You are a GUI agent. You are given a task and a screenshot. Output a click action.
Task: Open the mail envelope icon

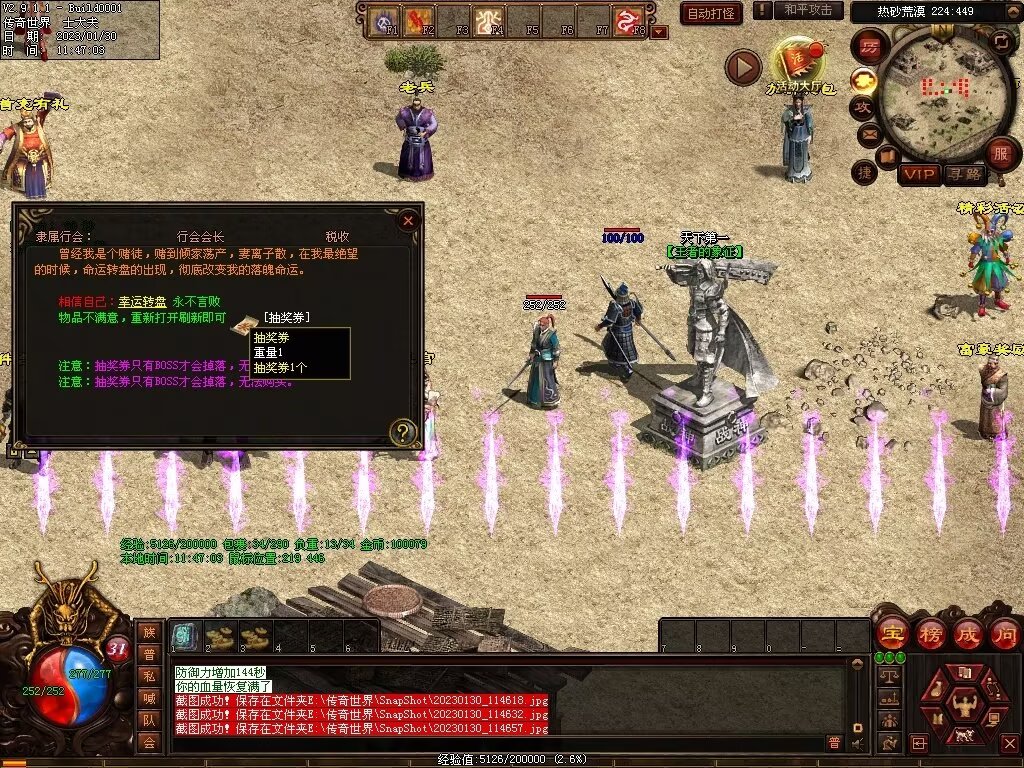(868, 133)
